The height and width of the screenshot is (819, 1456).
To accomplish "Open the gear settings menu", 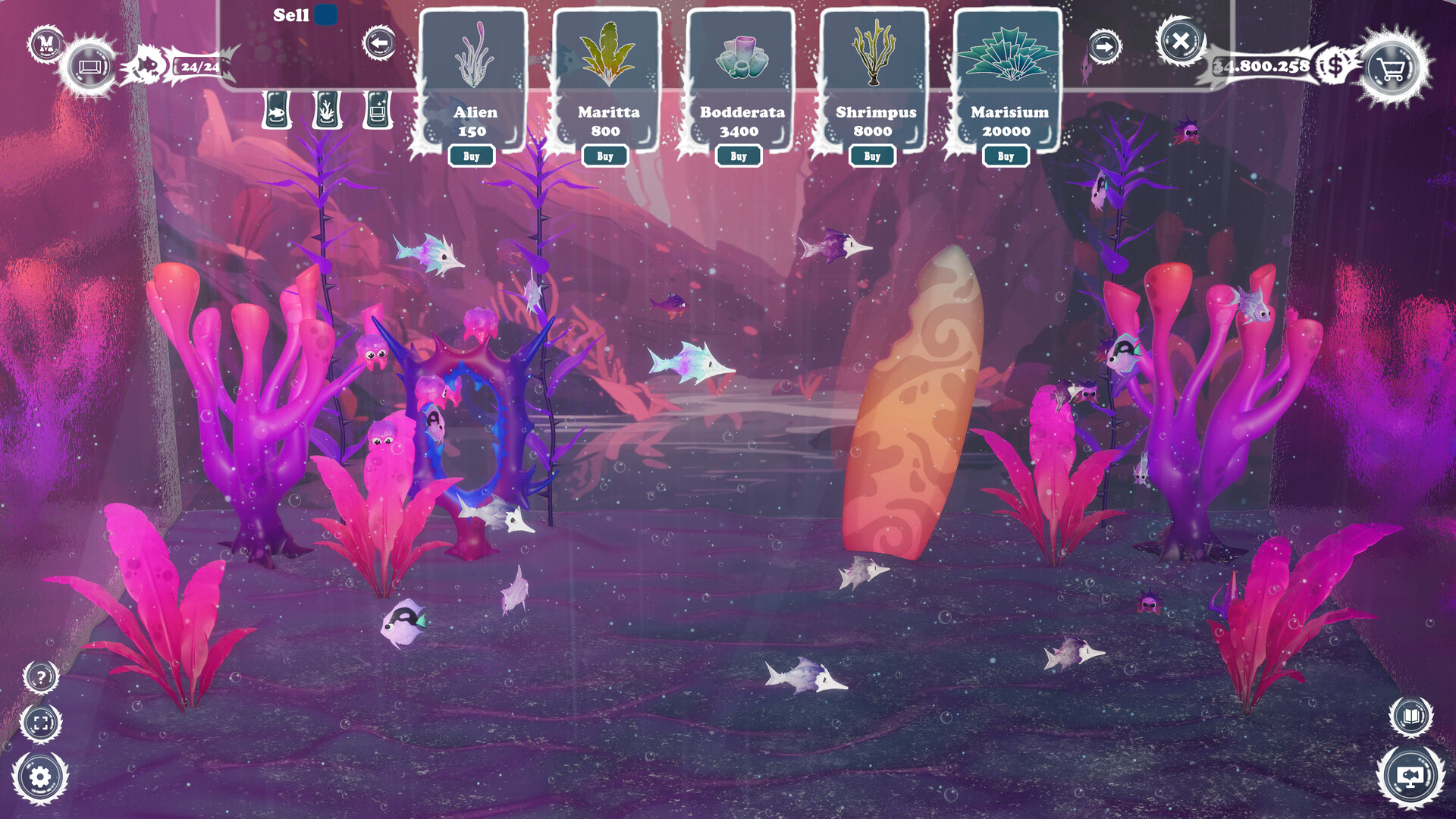I will 40,777.
